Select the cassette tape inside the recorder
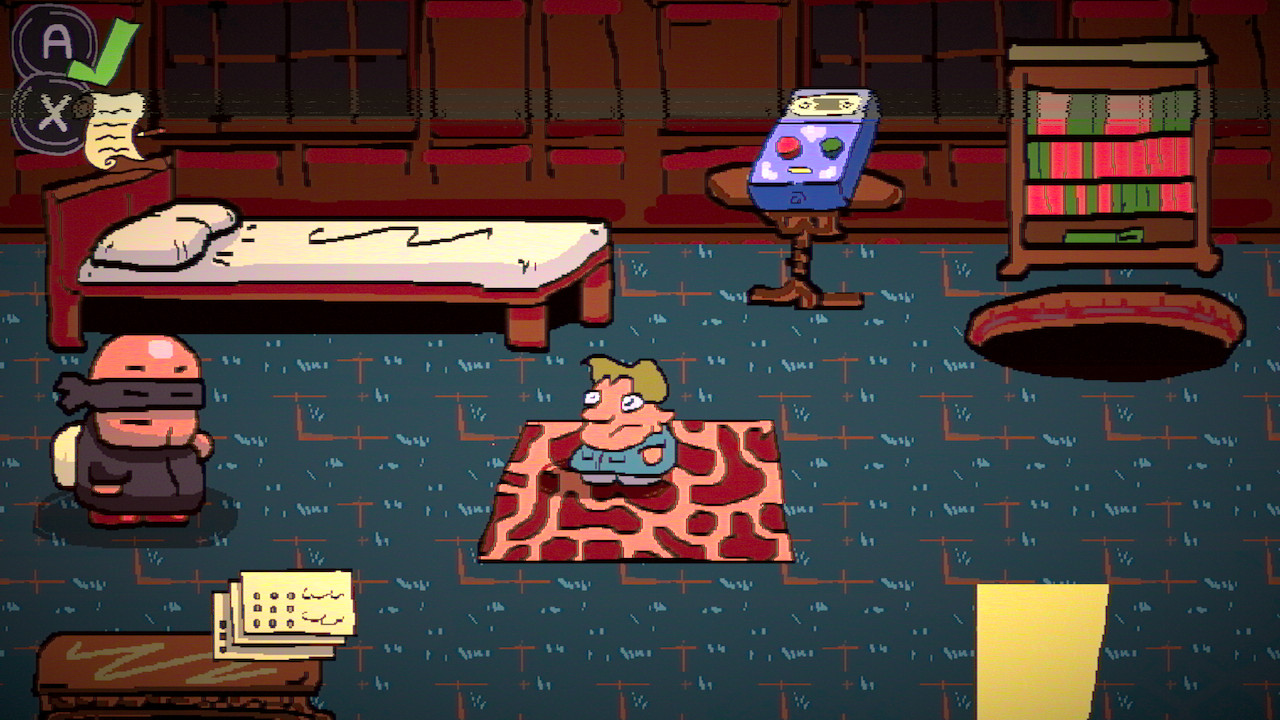The height and width of the screenshot is (720, 1280). tap(826, 104)
